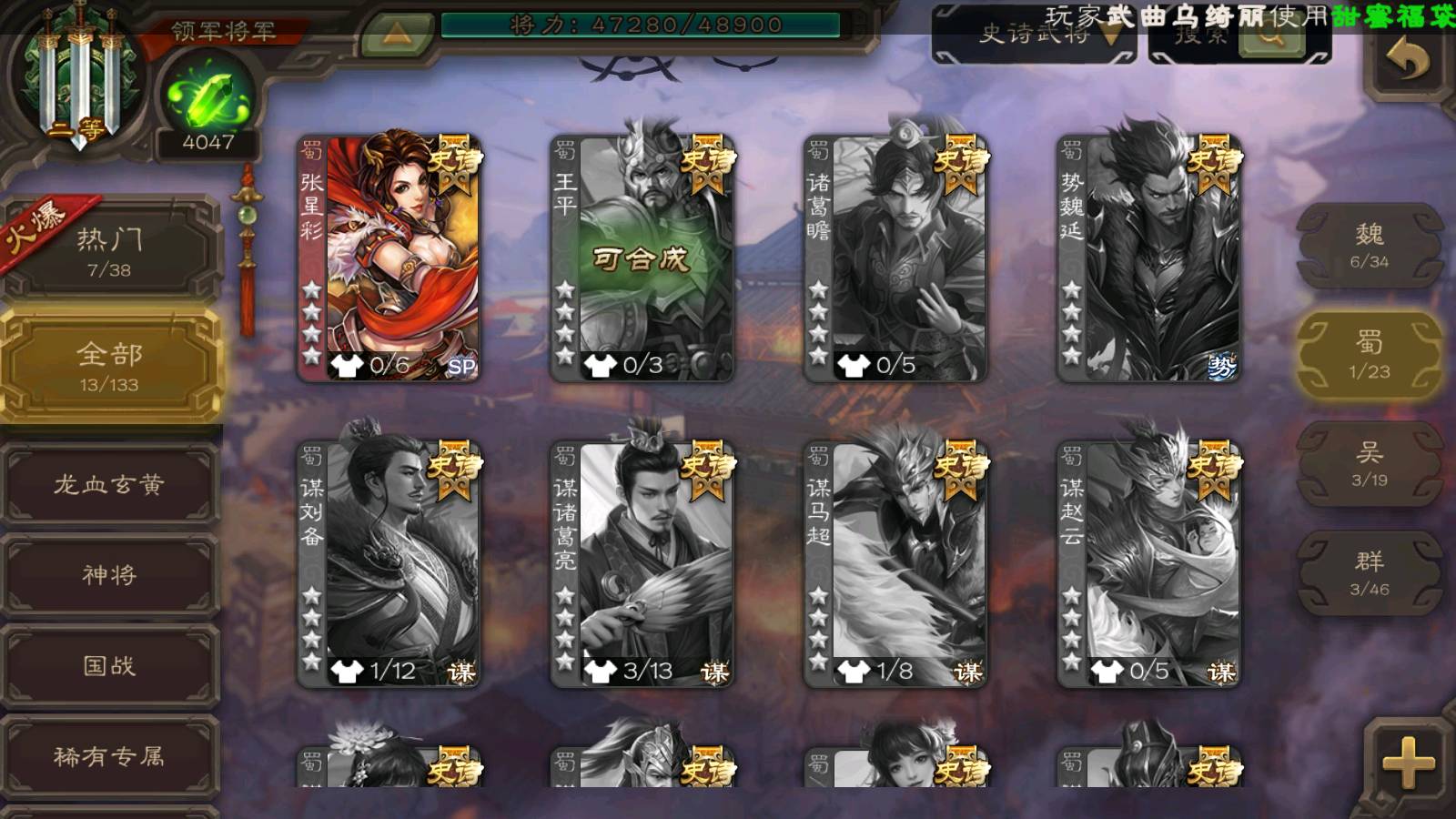Open the 稀有专属 category
The height and width of the screenshot is (819, 1456).
point(109,756)
